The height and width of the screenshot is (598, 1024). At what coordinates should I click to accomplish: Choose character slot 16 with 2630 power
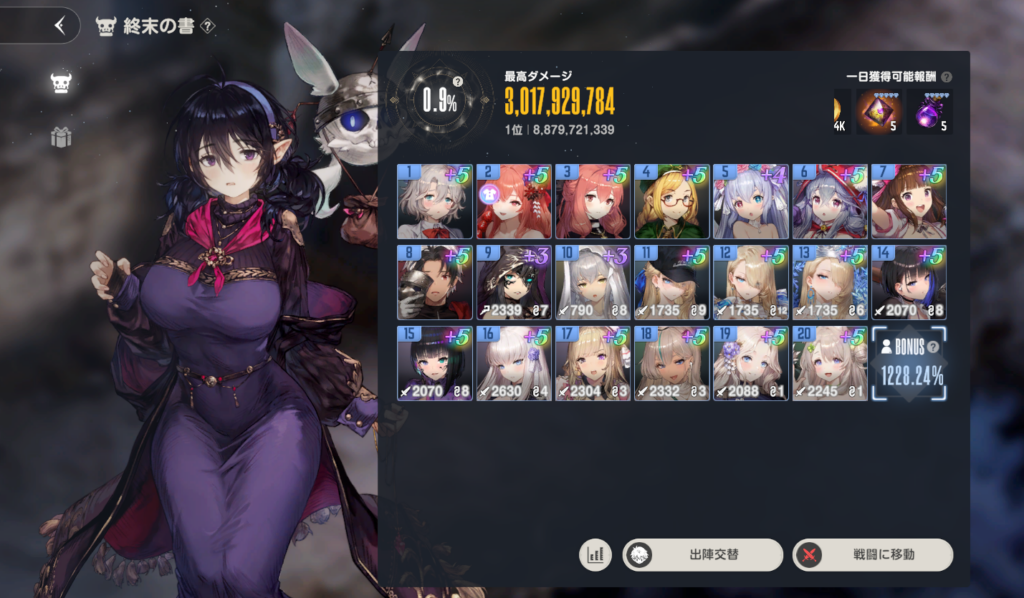[513, 364]
